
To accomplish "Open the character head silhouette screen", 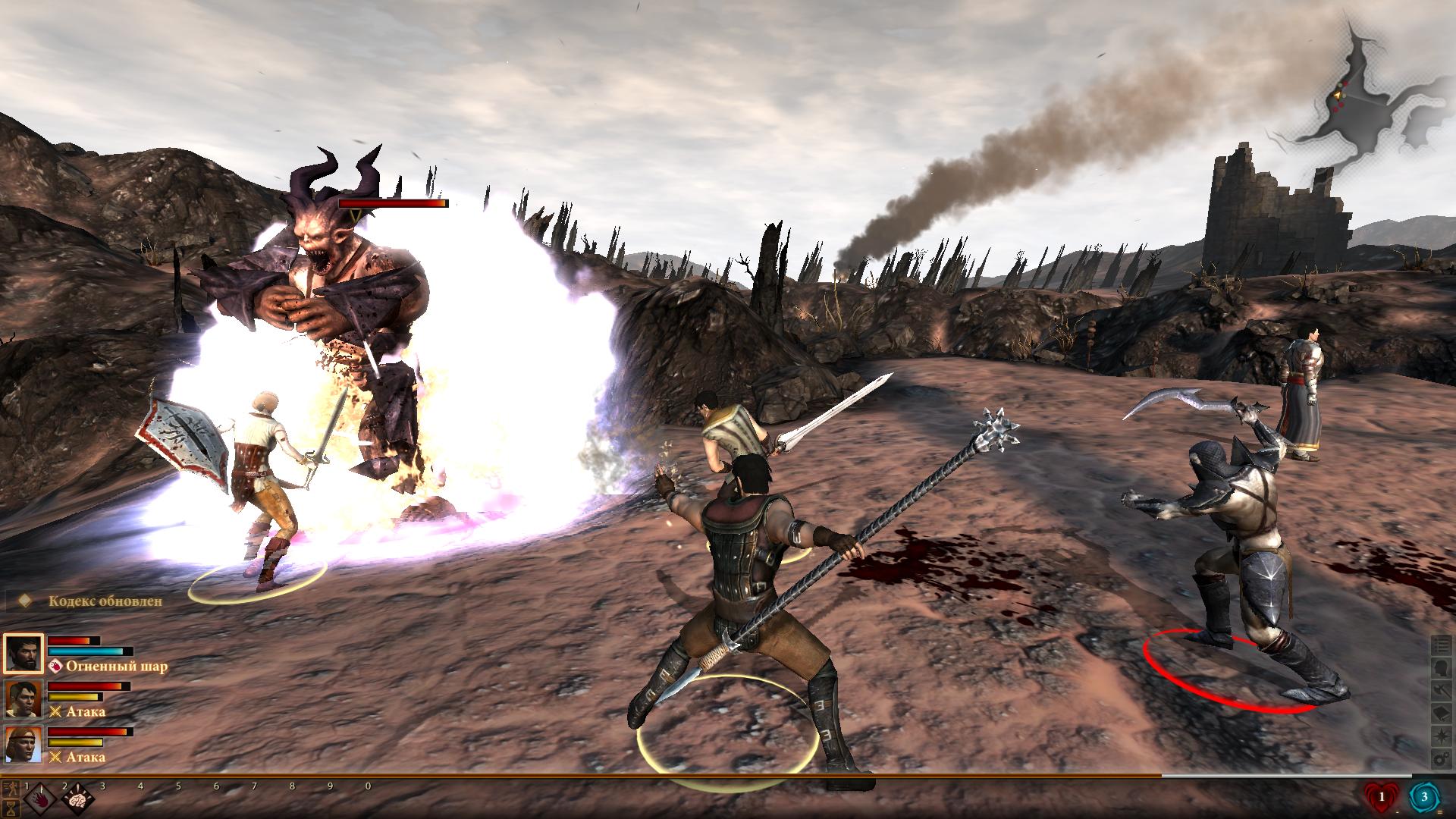I will click(1441, 668).
